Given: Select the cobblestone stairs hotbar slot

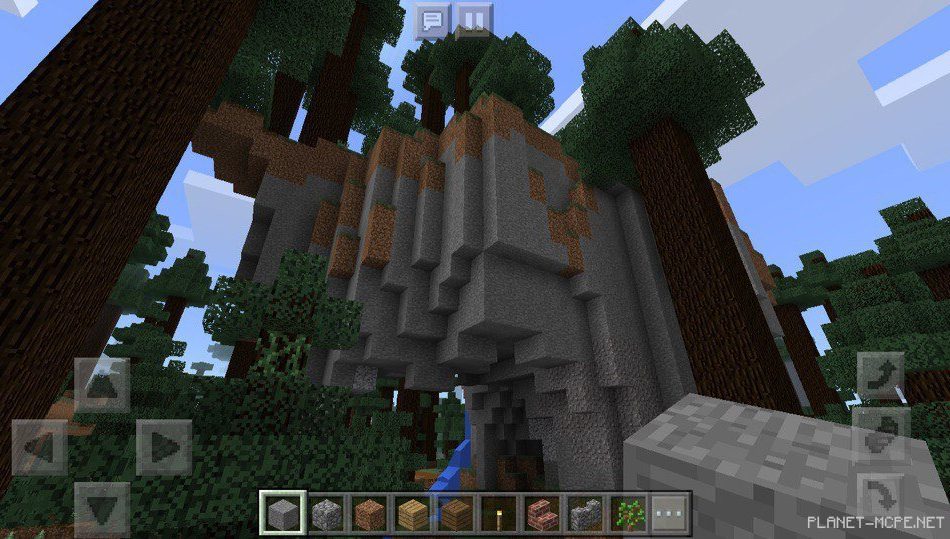Looking at the screenshot, I should tap(584, 513).
